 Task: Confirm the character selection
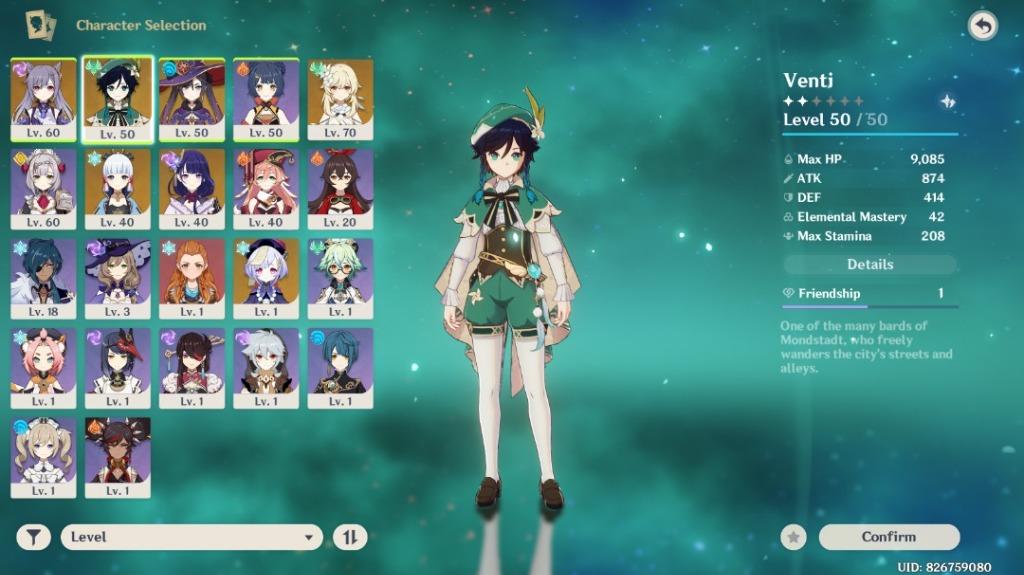[888, 537]
